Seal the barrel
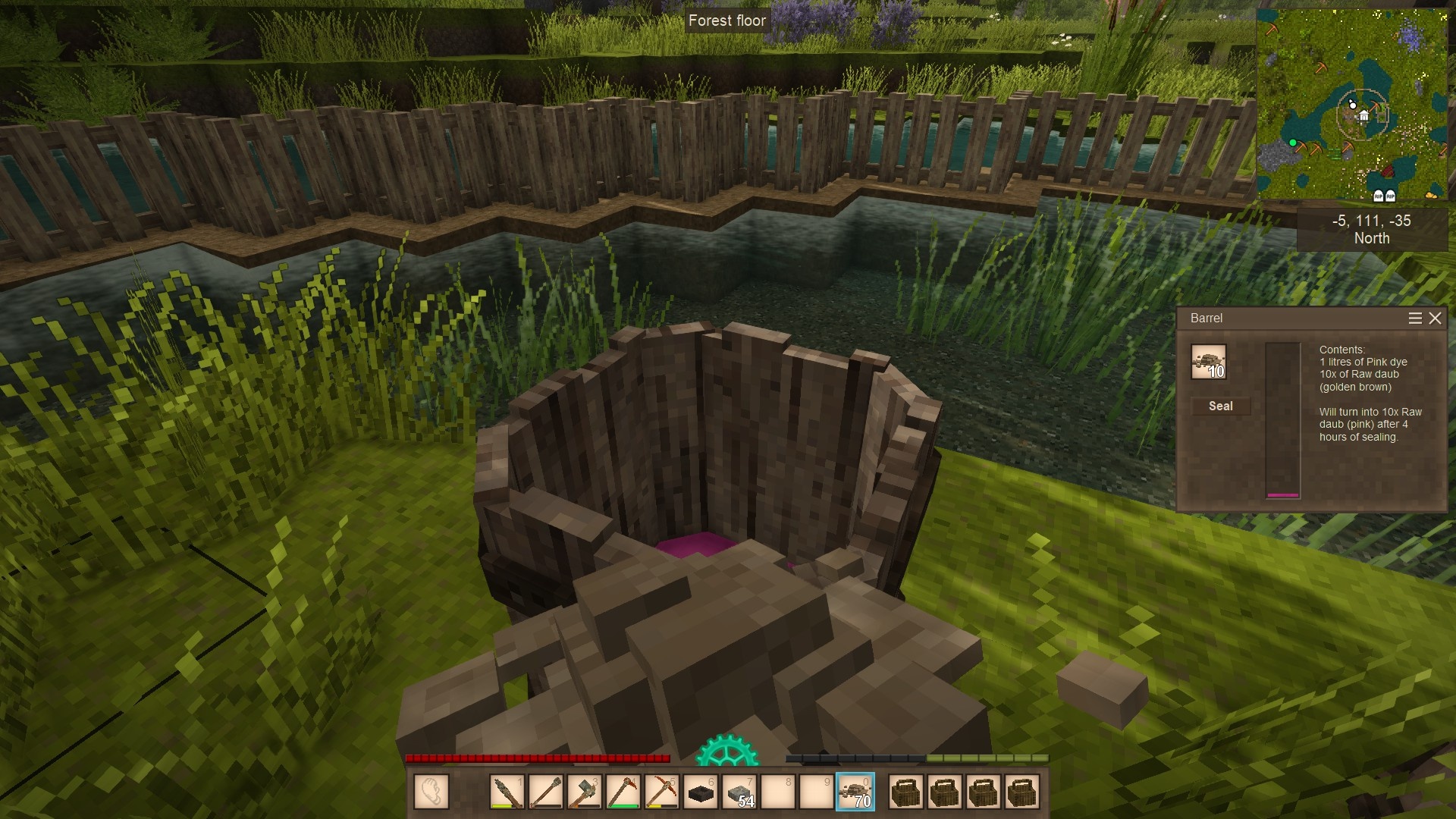Image resolution: width=1456 pixels, height=819 pixels. click(x=1220, y=406)
